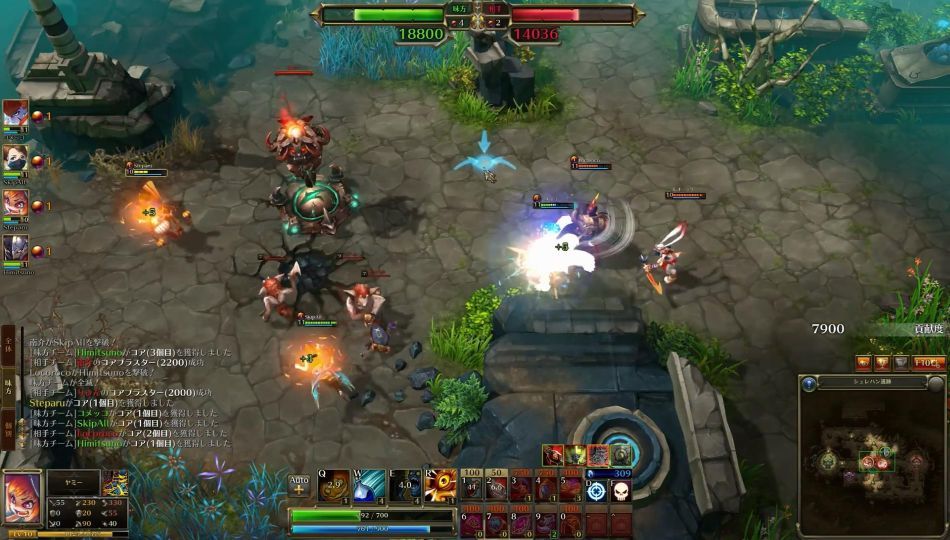This screenshot has height=540, width=950.
Task: Activate the F skull summoner spell
Action: click(620, 491)
